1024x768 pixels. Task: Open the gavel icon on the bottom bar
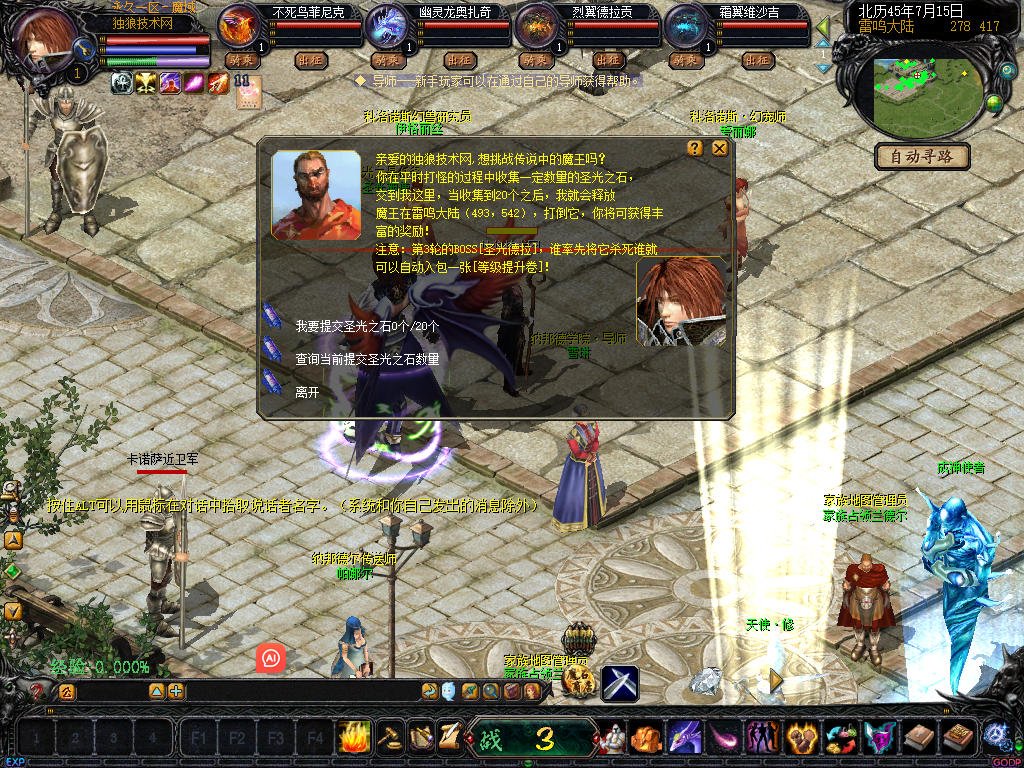pos(390,737)
